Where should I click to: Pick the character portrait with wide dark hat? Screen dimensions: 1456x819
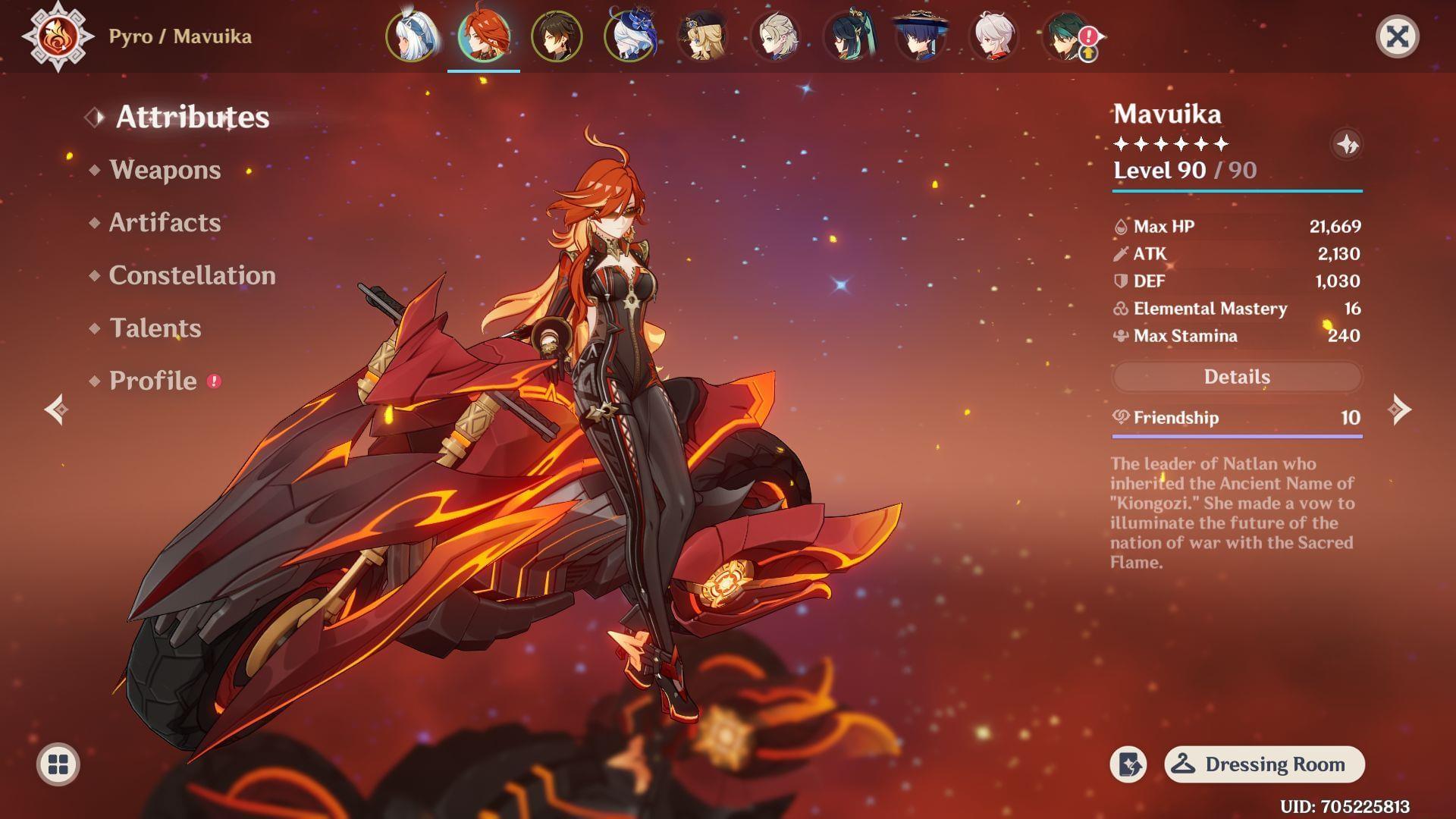(921, 36)
